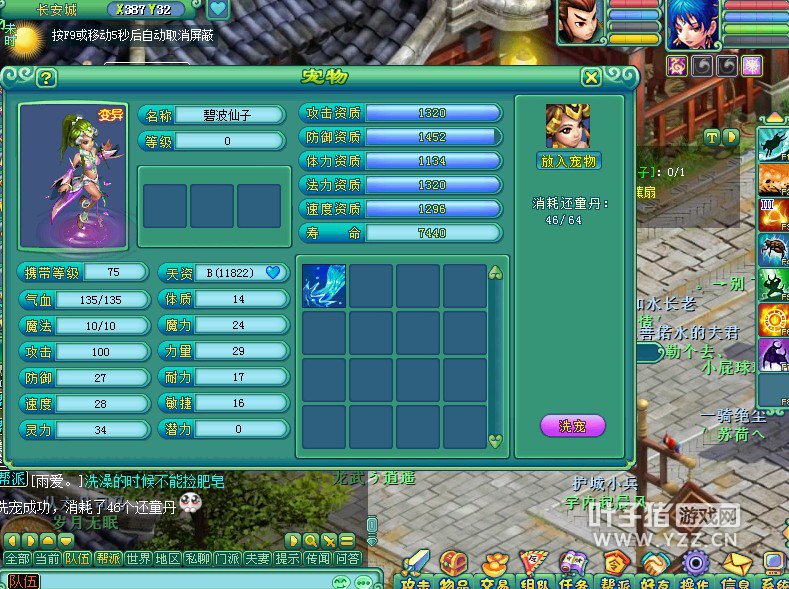
Task: Click the brown-haired pet portrait at top
Action: 578,21
